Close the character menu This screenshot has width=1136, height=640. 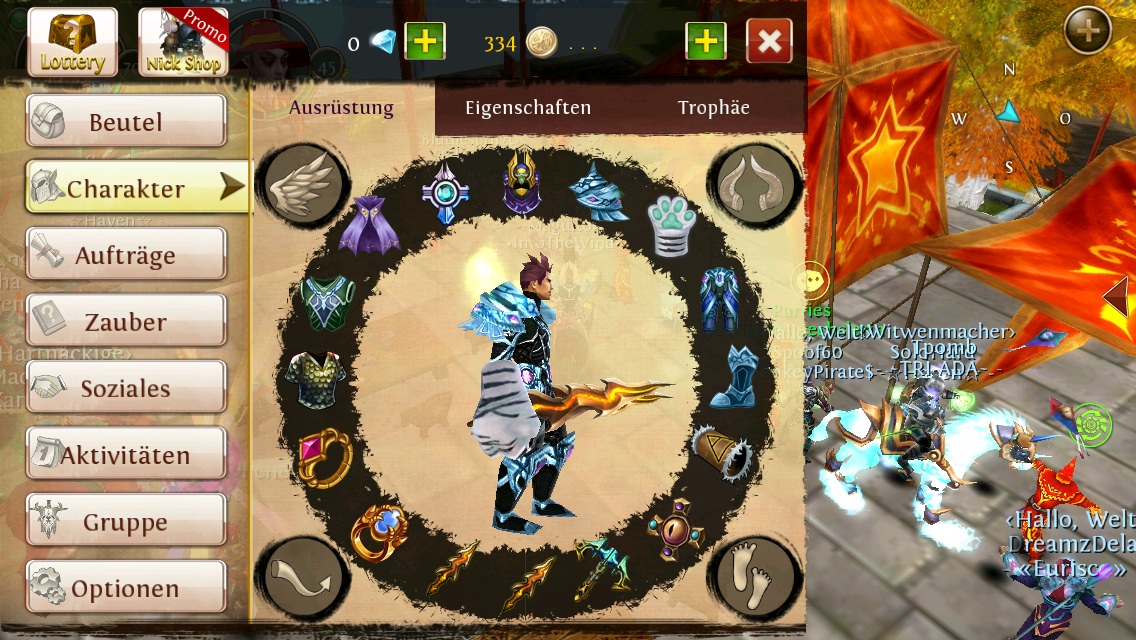pos(769,42)
